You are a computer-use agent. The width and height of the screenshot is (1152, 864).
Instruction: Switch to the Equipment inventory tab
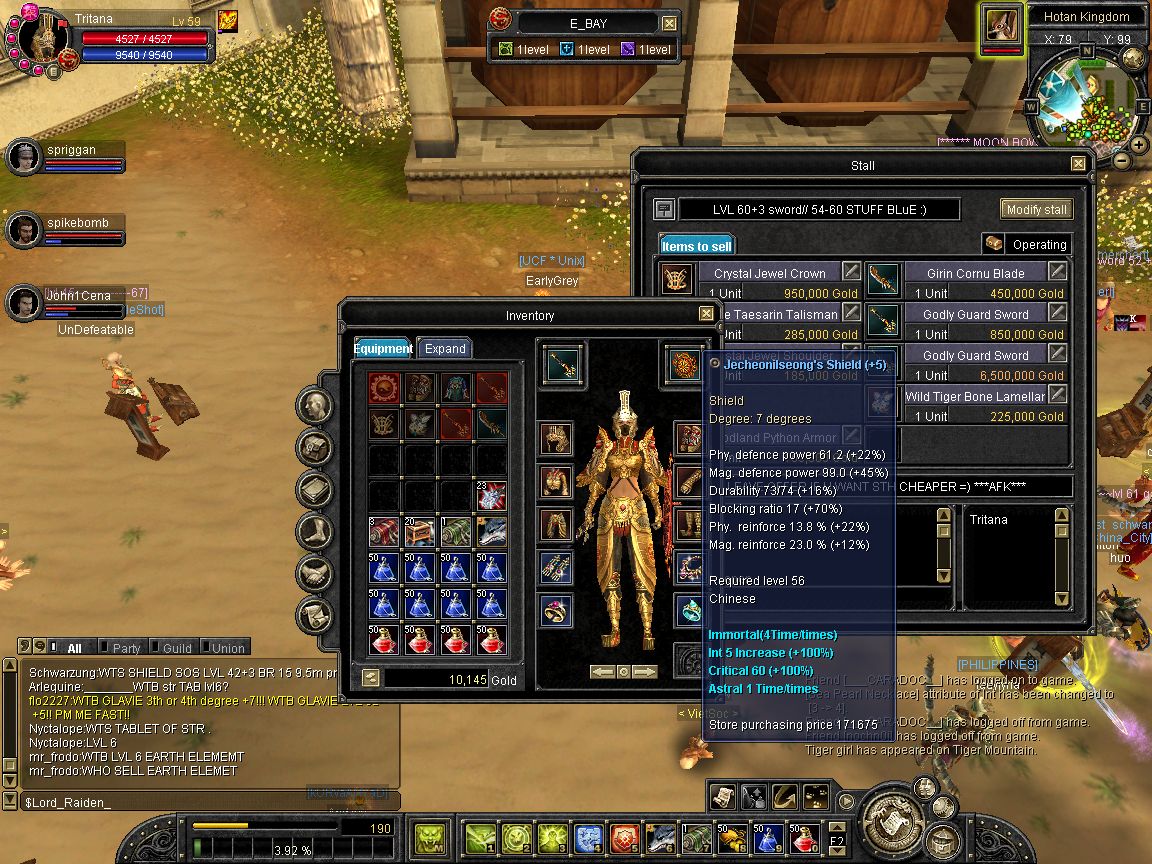point(382,348)
